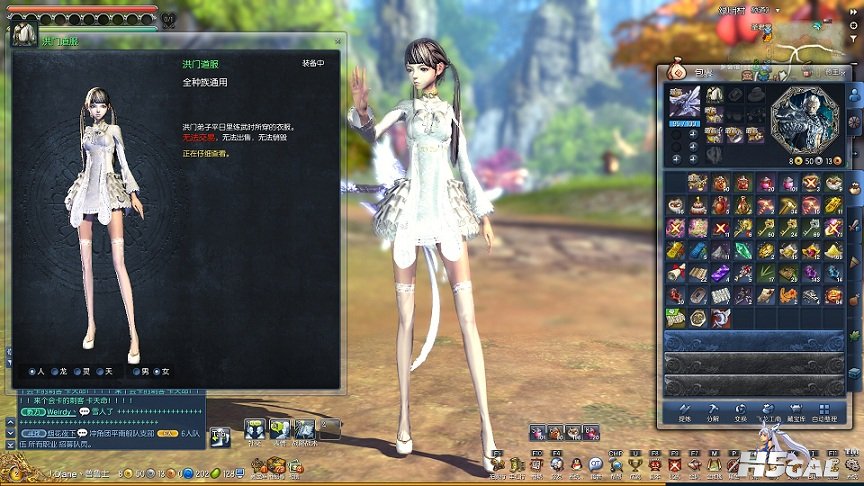Switch preview to female (女)

tap(155, 371)
